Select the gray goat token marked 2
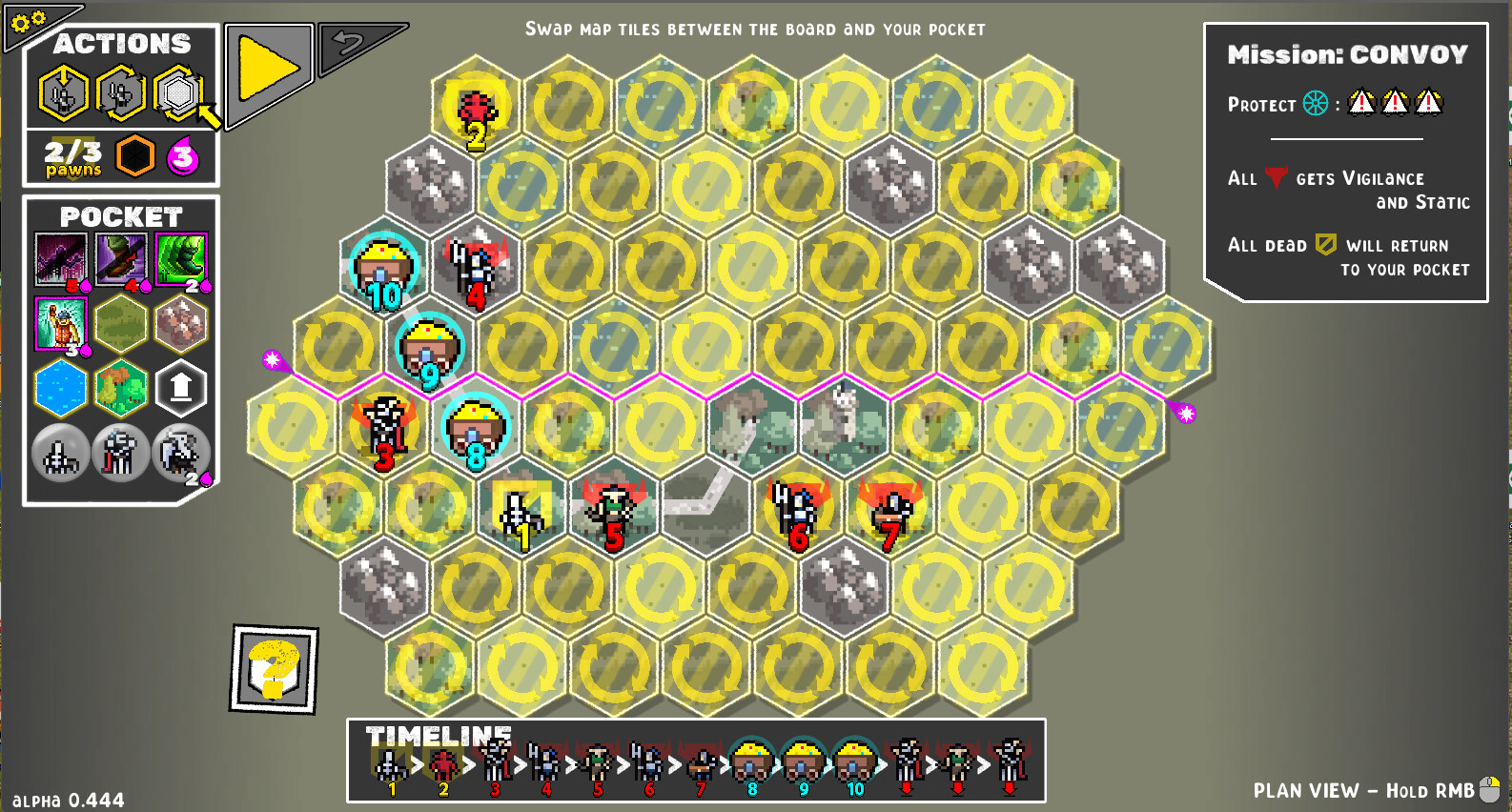 (181, 452)
